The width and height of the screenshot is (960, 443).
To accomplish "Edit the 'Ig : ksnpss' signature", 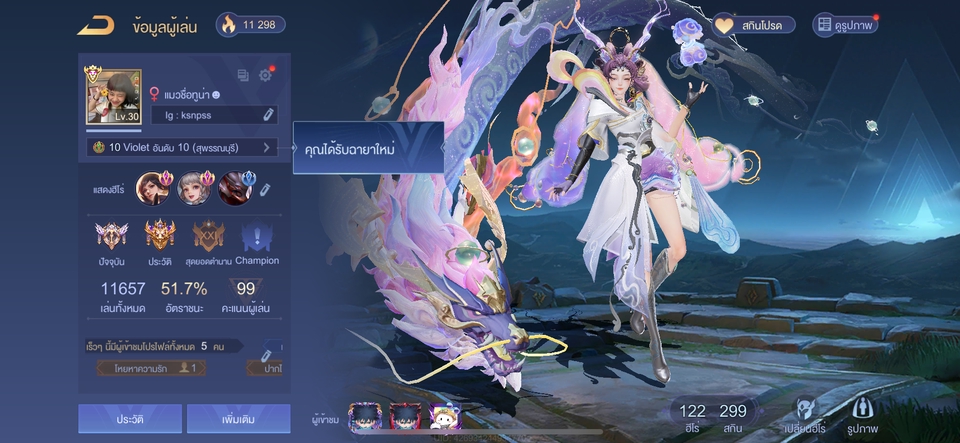I will click(268, 116).
